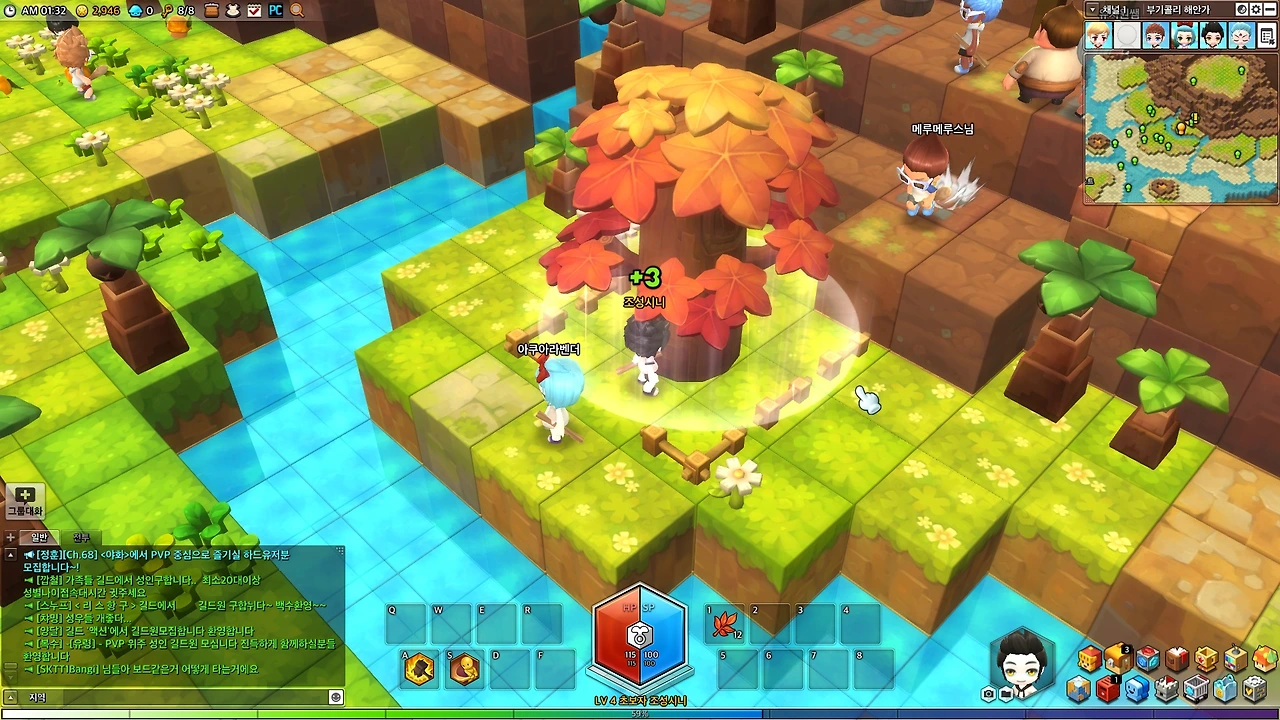Open the brown bag icon in top bar

[x=213, y=10]
